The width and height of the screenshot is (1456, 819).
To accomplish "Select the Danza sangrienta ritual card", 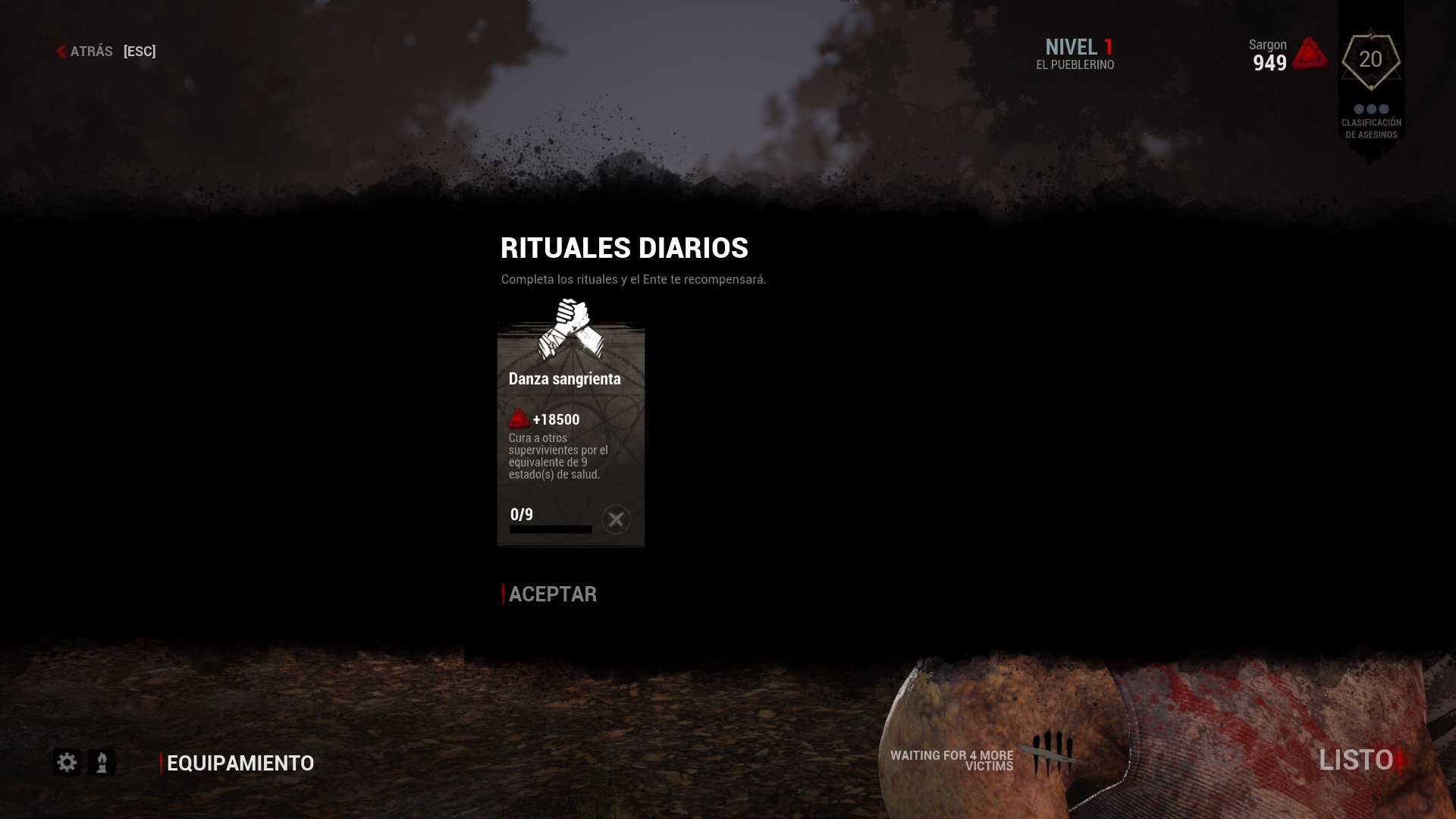I will pyautogui.click(x=570, y=432).
